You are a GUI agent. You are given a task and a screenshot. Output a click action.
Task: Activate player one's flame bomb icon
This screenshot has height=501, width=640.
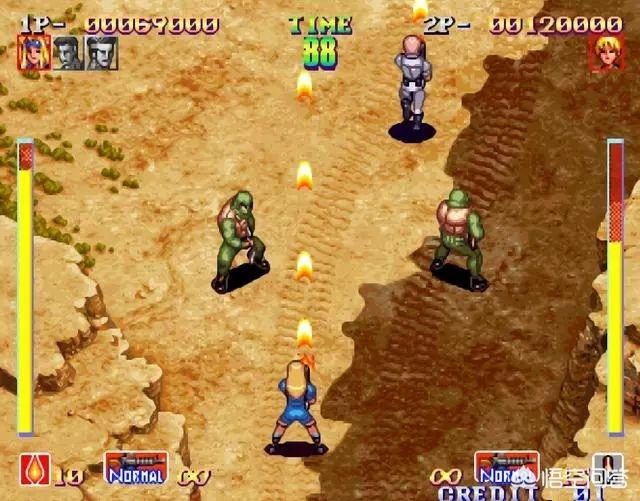click(x=33, y=468)
